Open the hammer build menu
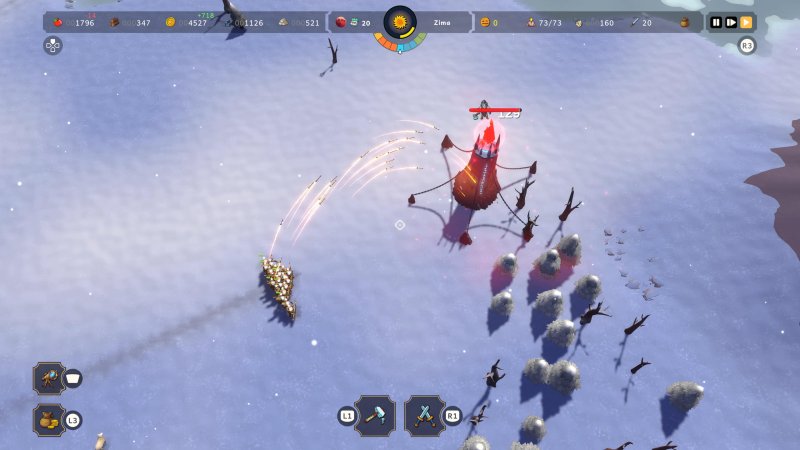The height and width of the screenshot is (450, 800). click(x=375, y=414)
